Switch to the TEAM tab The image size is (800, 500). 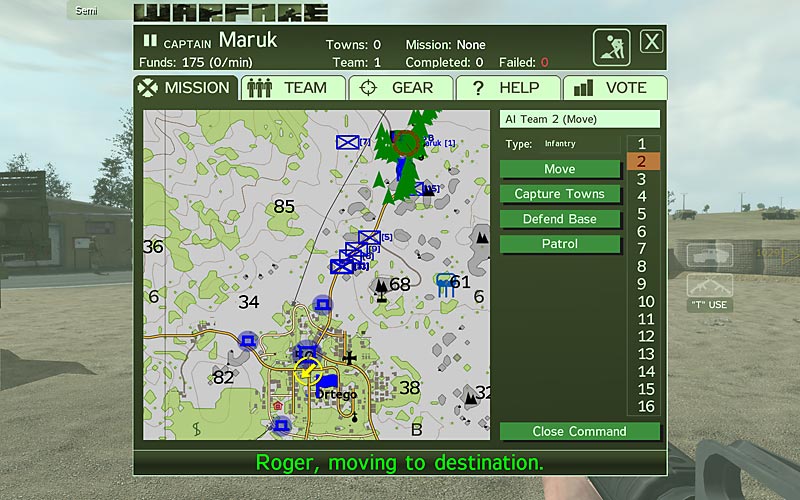click(x=292, y=88)
